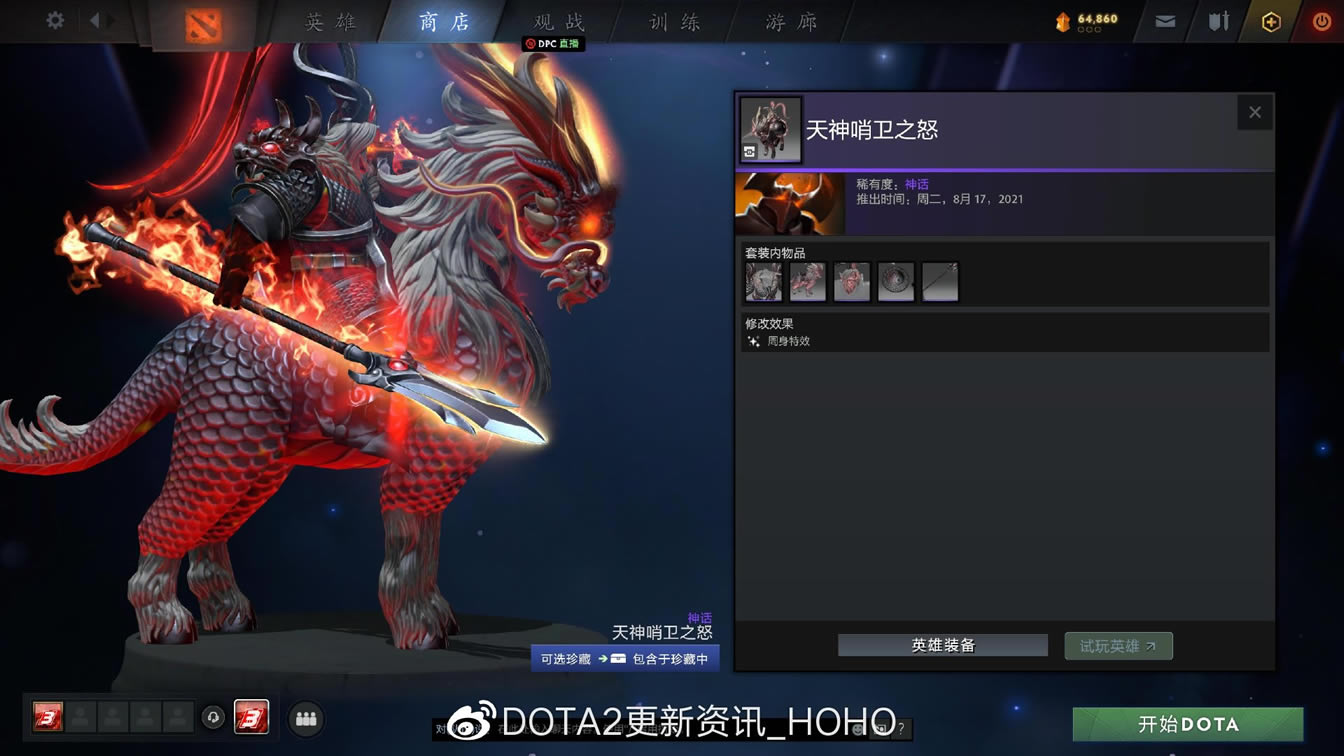Open the mail notifications envelope icon
Image resolution: width=1344 pixels, height=756 pixels.
coord(1165,20)
